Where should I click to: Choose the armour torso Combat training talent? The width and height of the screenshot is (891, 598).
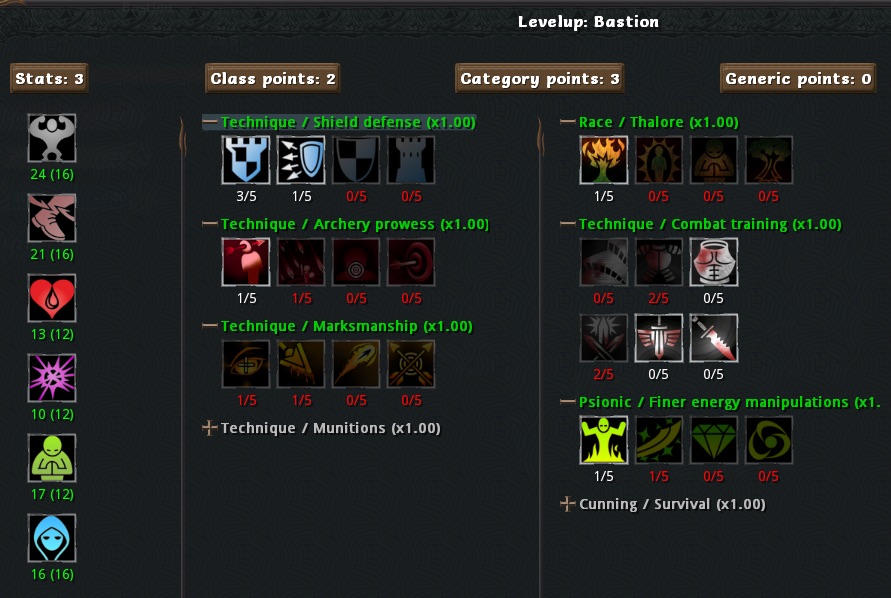click(x=714, y=262)
